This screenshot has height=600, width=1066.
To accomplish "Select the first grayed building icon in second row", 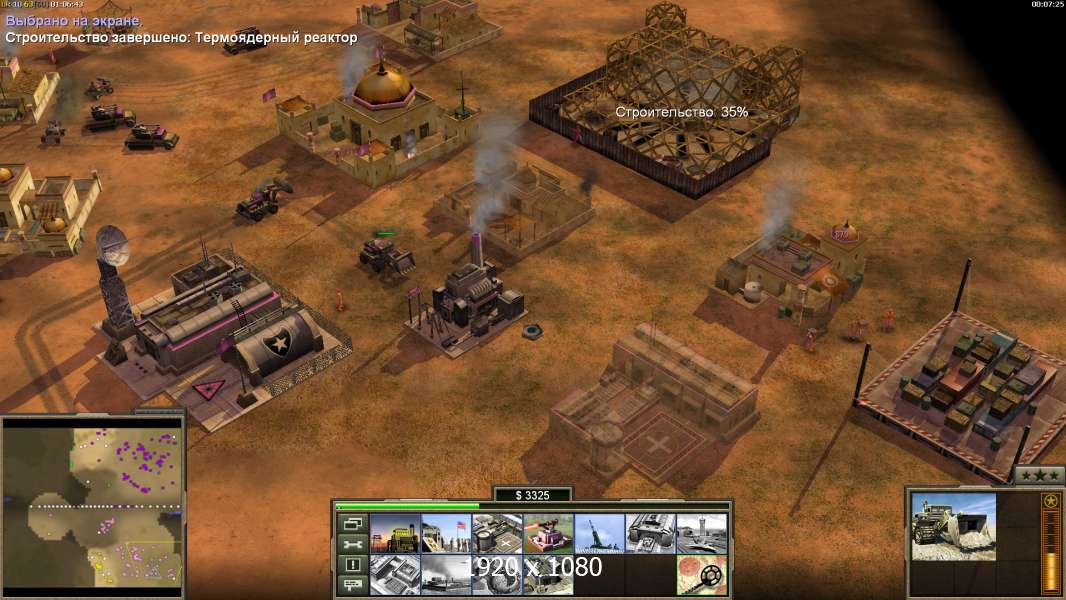I will pos(395,575).
